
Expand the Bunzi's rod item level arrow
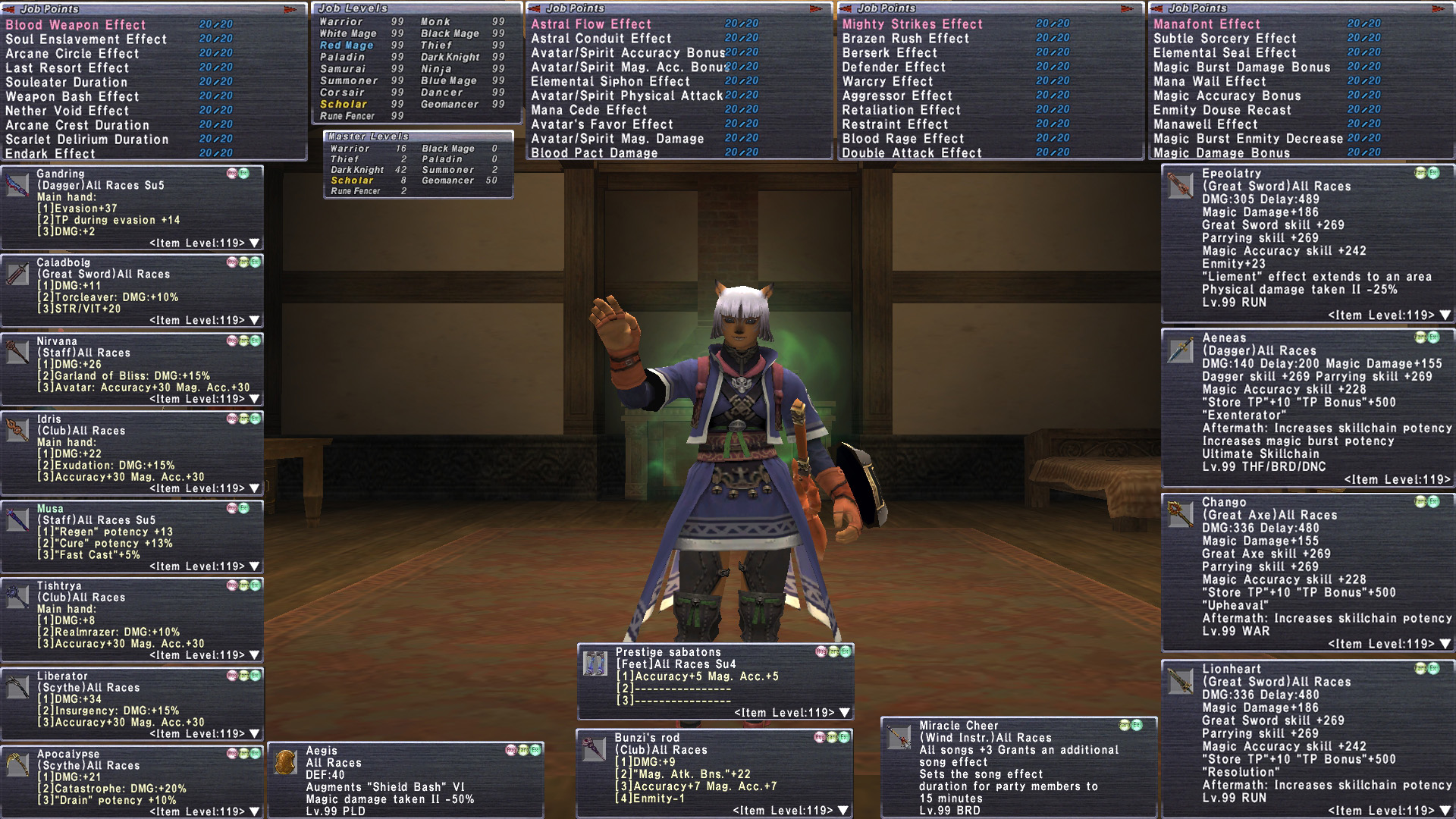[x=844, y=811]
